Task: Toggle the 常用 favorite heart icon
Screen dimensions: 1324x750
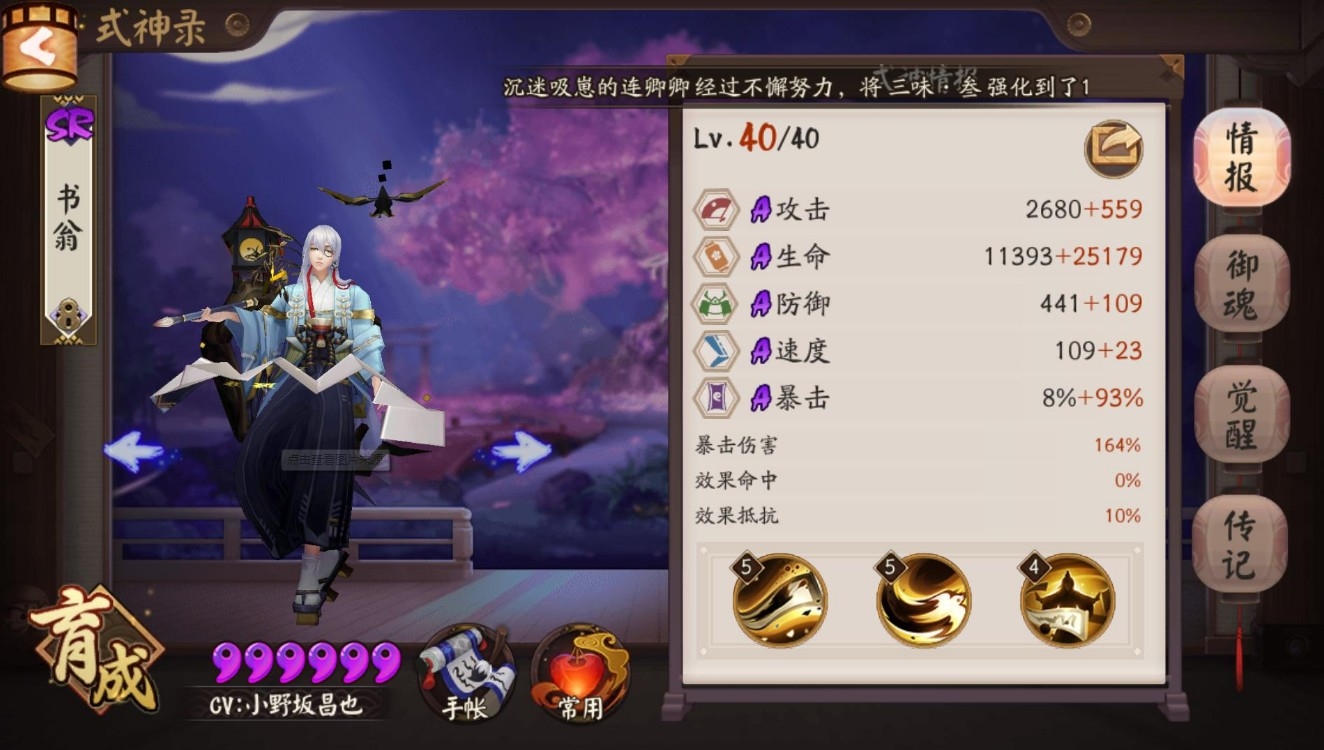Action: click(x=580, y=674)
